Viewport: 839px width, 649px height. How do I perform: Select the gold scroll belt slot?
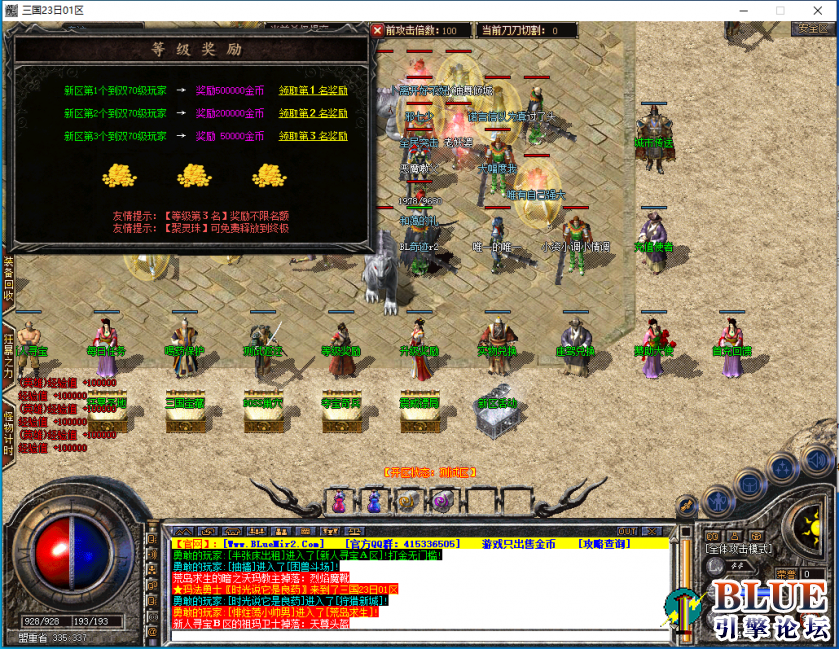(x=407, y=500)
